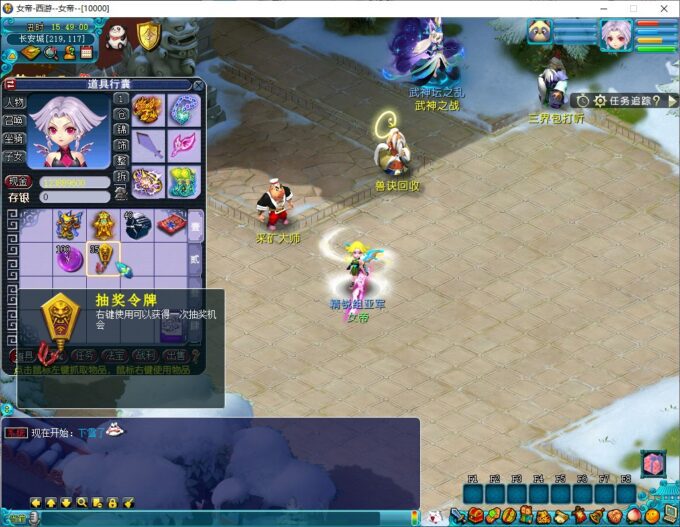Screen dimensions: 680x527
Task: Switch to the 人物 character tab
Action: (x=14, y=102)
